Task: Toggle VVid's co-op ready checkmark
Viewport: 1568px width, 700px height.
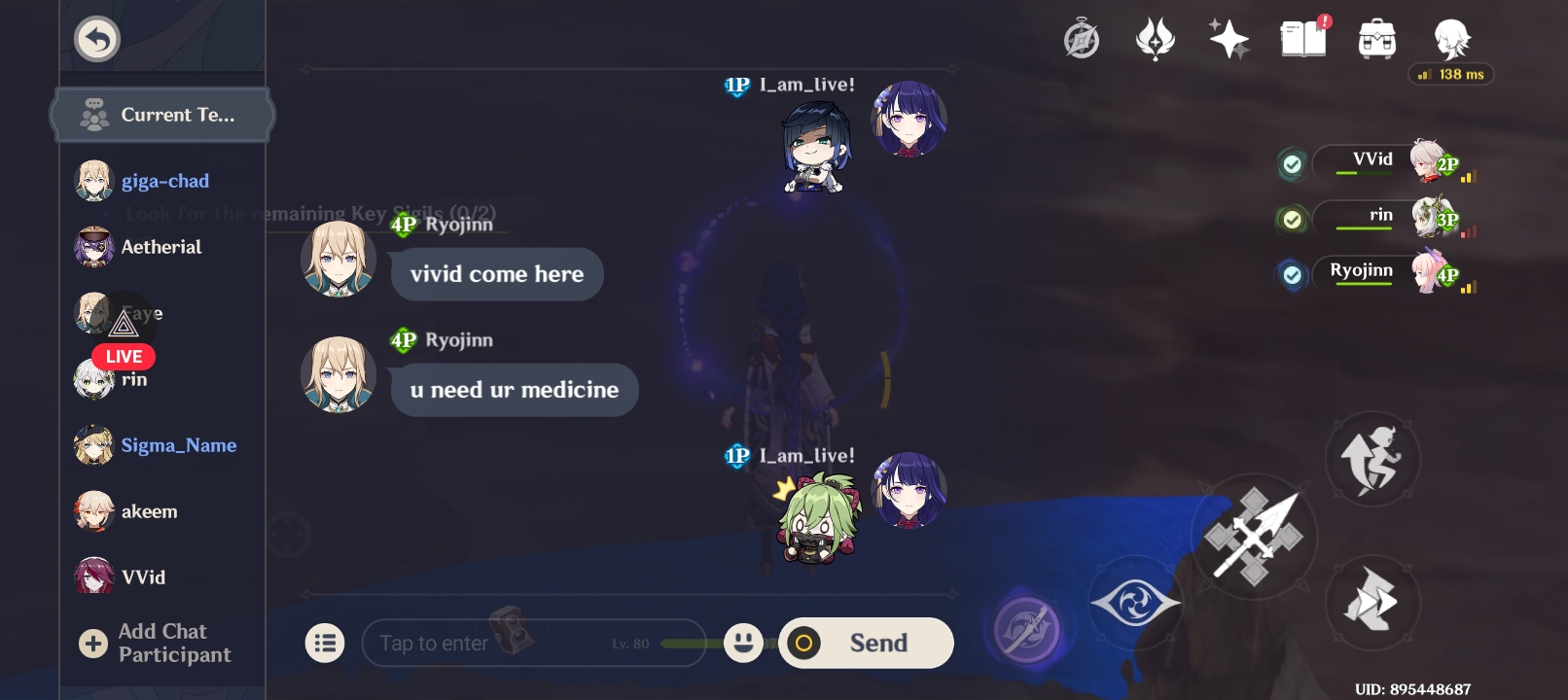Action: 1293,164
